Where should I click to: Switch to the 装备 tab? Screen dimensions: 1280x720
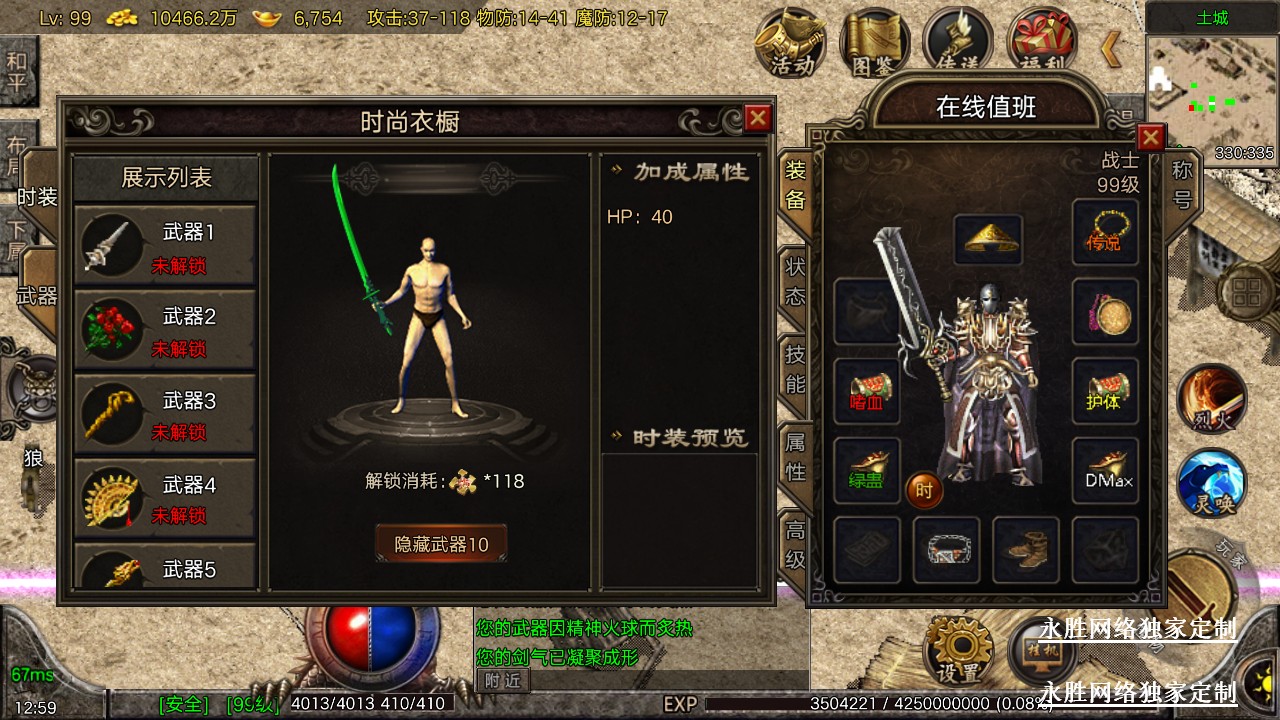coord(795,185)
